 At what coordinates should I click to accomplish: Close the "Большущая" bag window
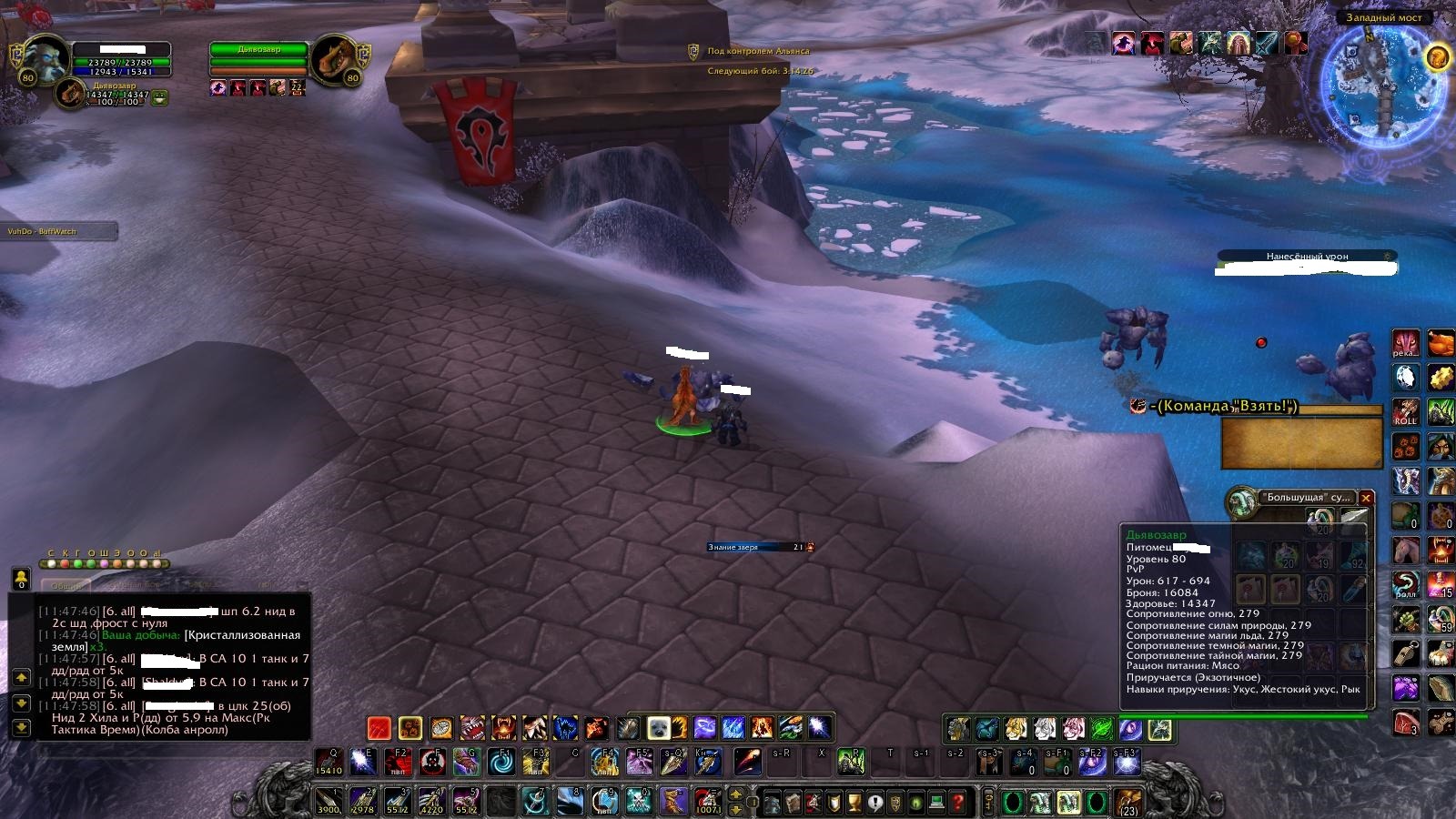pos(1366,498)
